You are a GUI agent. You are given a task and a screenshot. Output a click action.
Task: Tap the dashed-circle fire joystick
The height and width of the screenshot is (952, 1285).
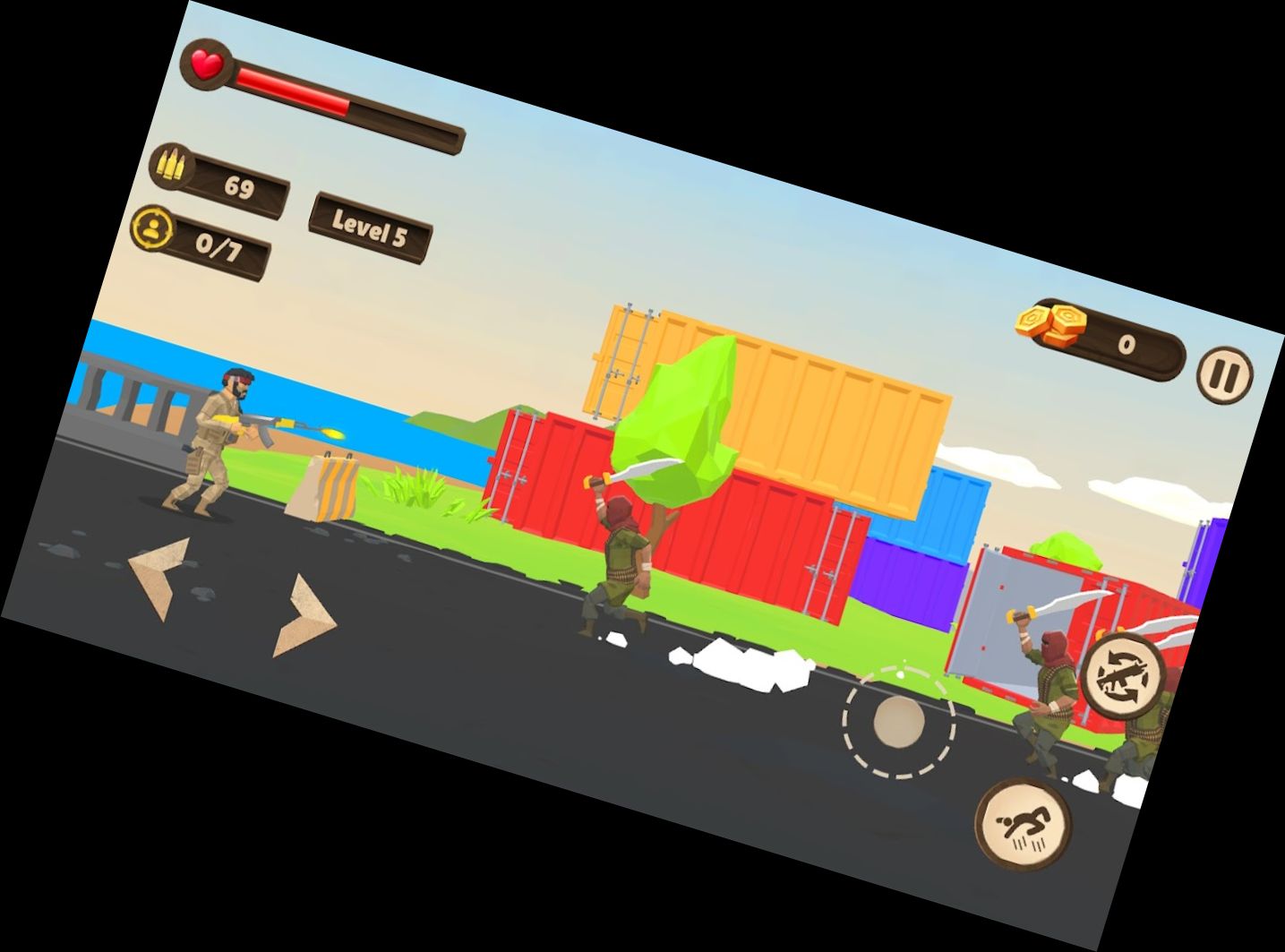coord(898,720)
